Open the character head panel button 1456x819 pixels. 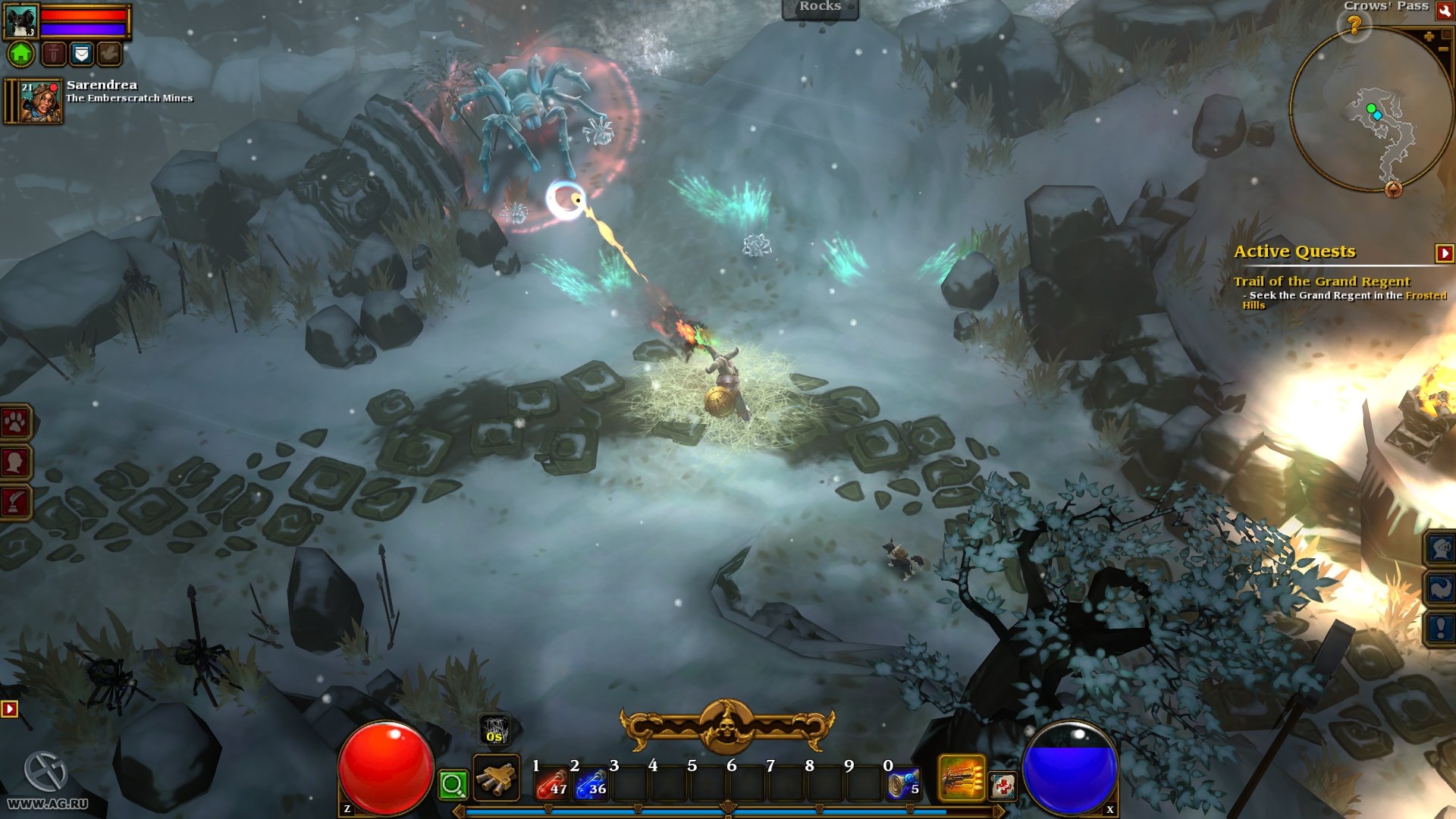(15, 462)
